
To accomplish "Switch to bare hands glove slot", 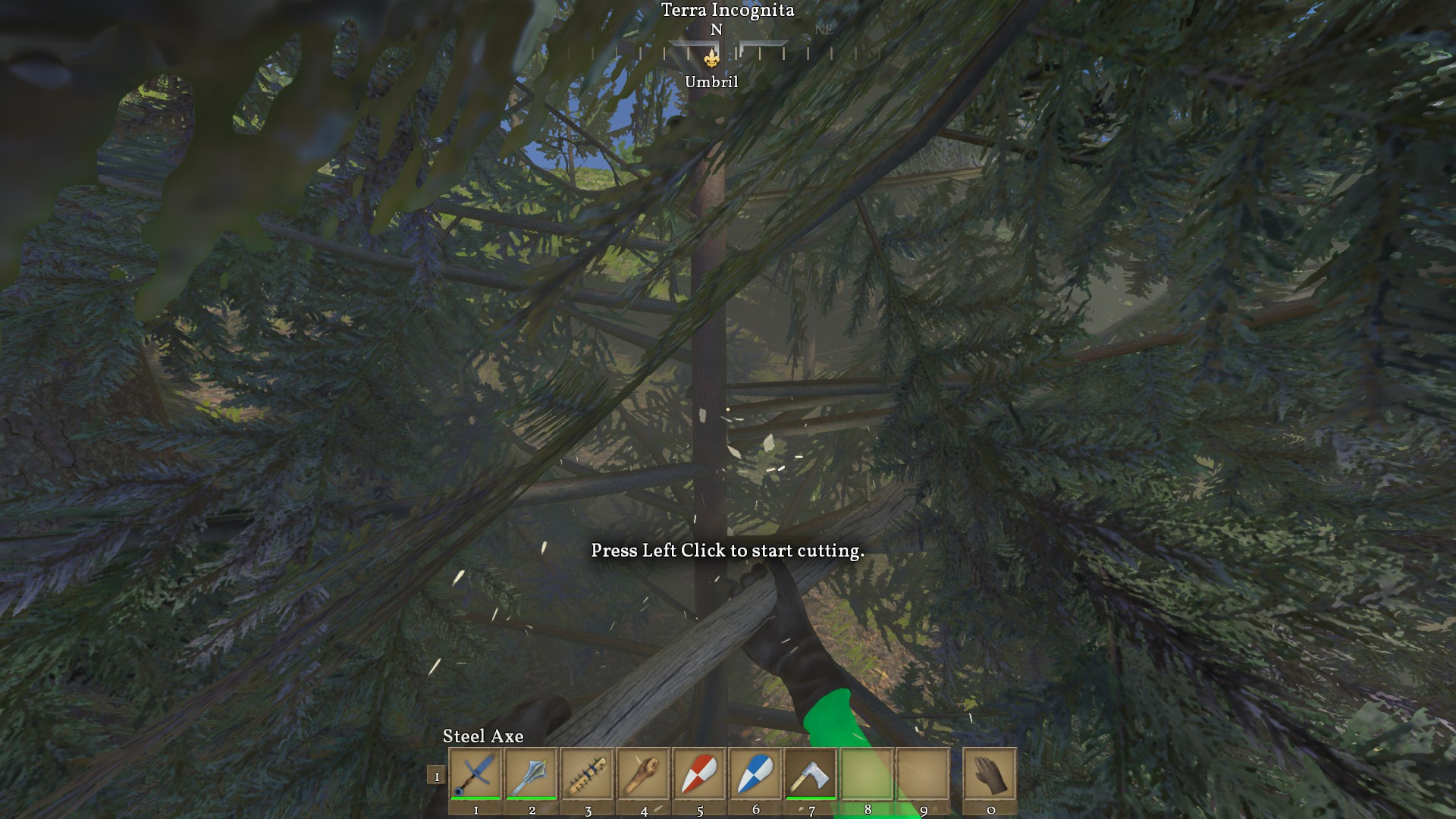I will pos(990,774).
